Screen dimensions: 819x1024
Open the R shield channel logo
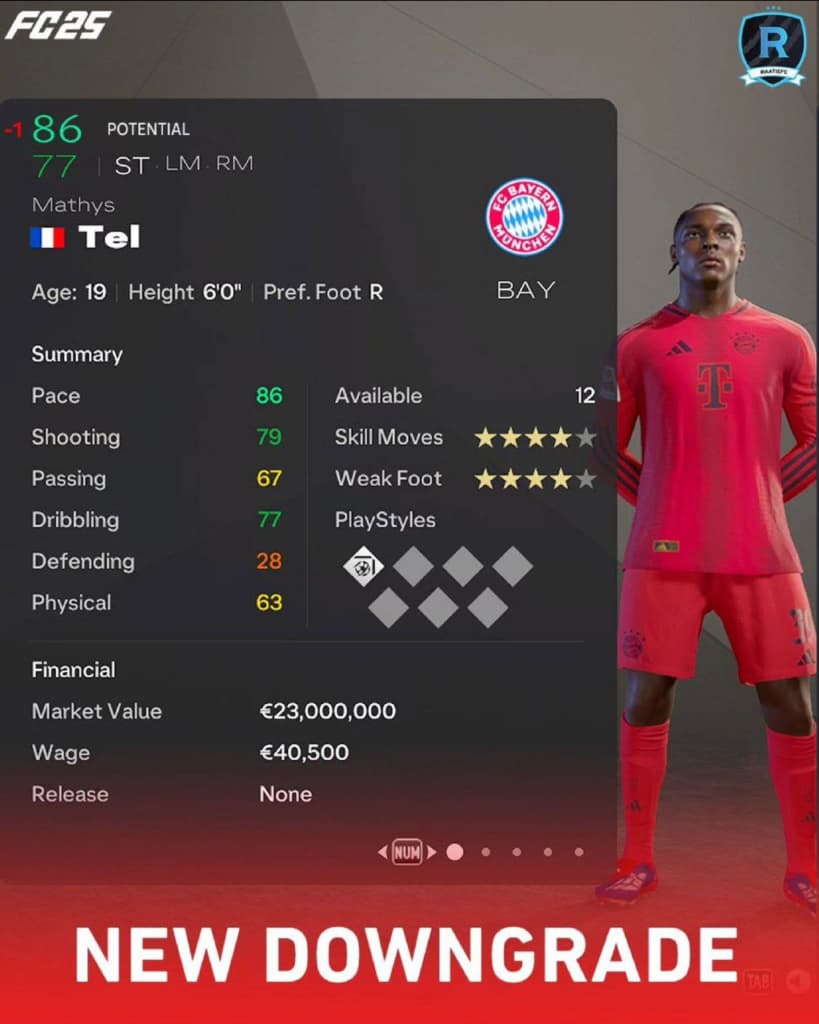(x=772, y=48)
